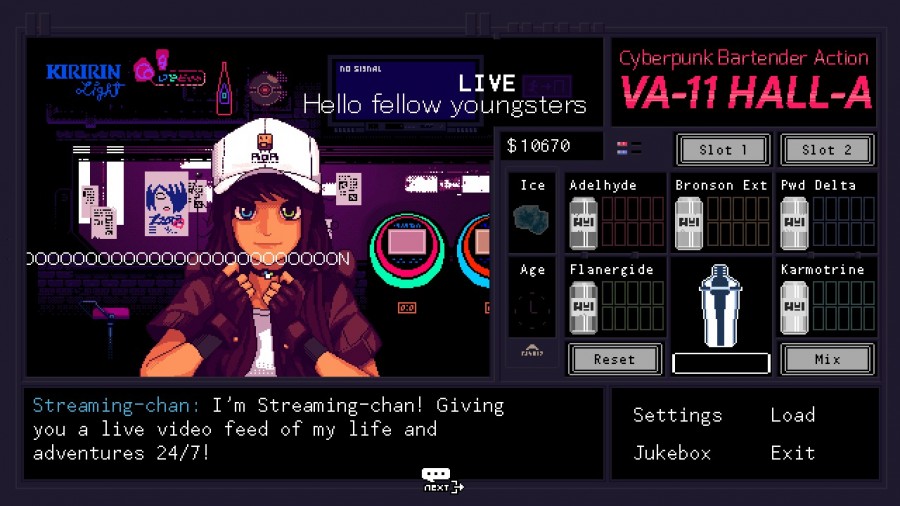This screenshot has height=506, width=900.
Task: Add ice to the drink
Action: click(532, 218)
